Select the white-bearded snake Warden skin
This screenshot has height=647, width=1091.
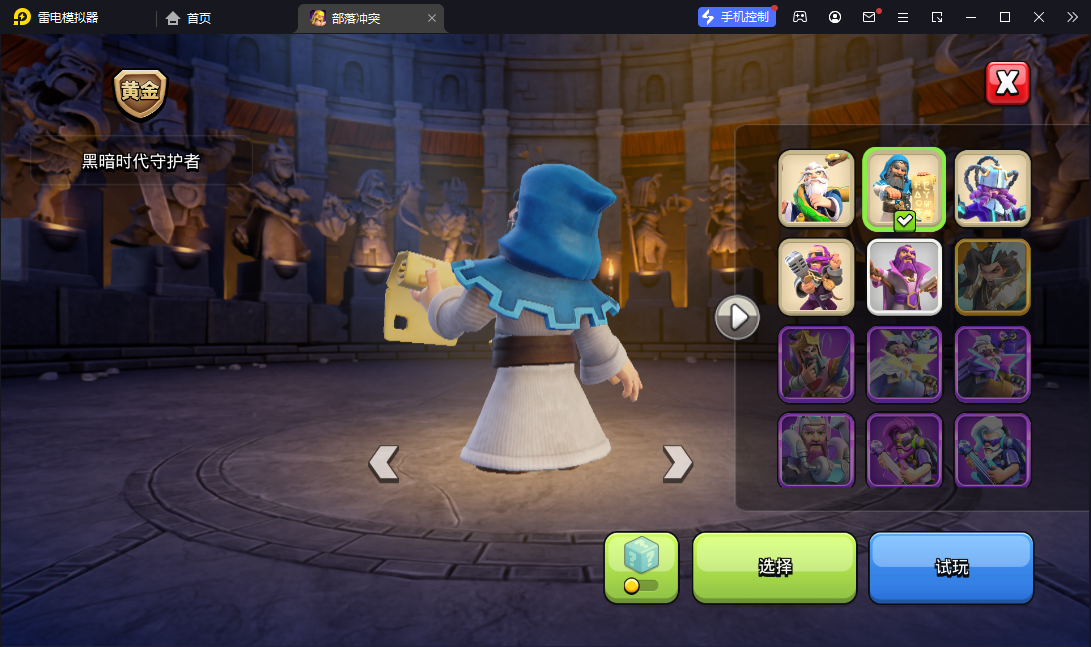pyautogui.click(x=816, y=188)
